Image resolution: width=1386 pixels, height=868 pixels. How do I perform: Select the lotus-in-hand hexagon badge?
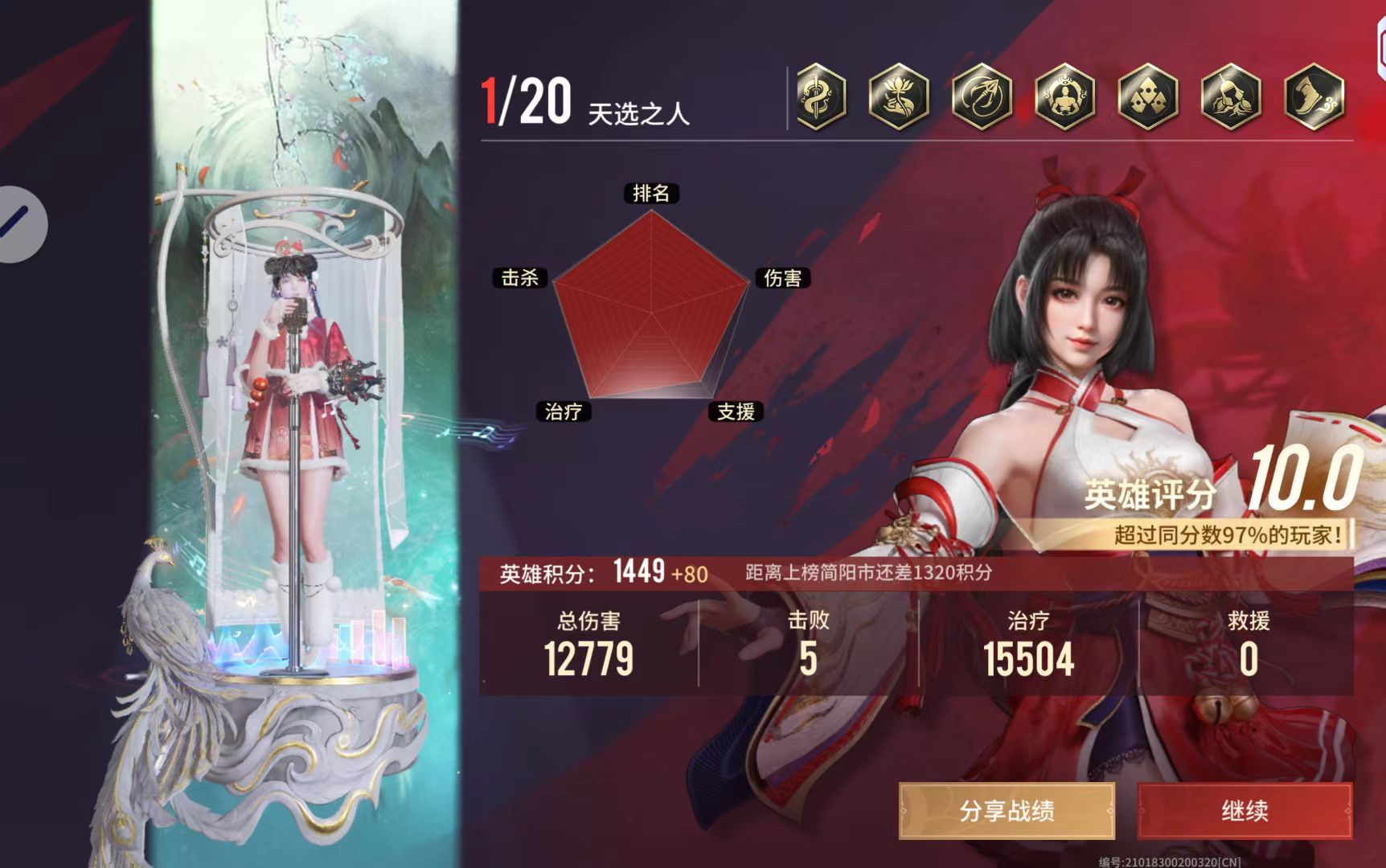(x=899, y=97)
